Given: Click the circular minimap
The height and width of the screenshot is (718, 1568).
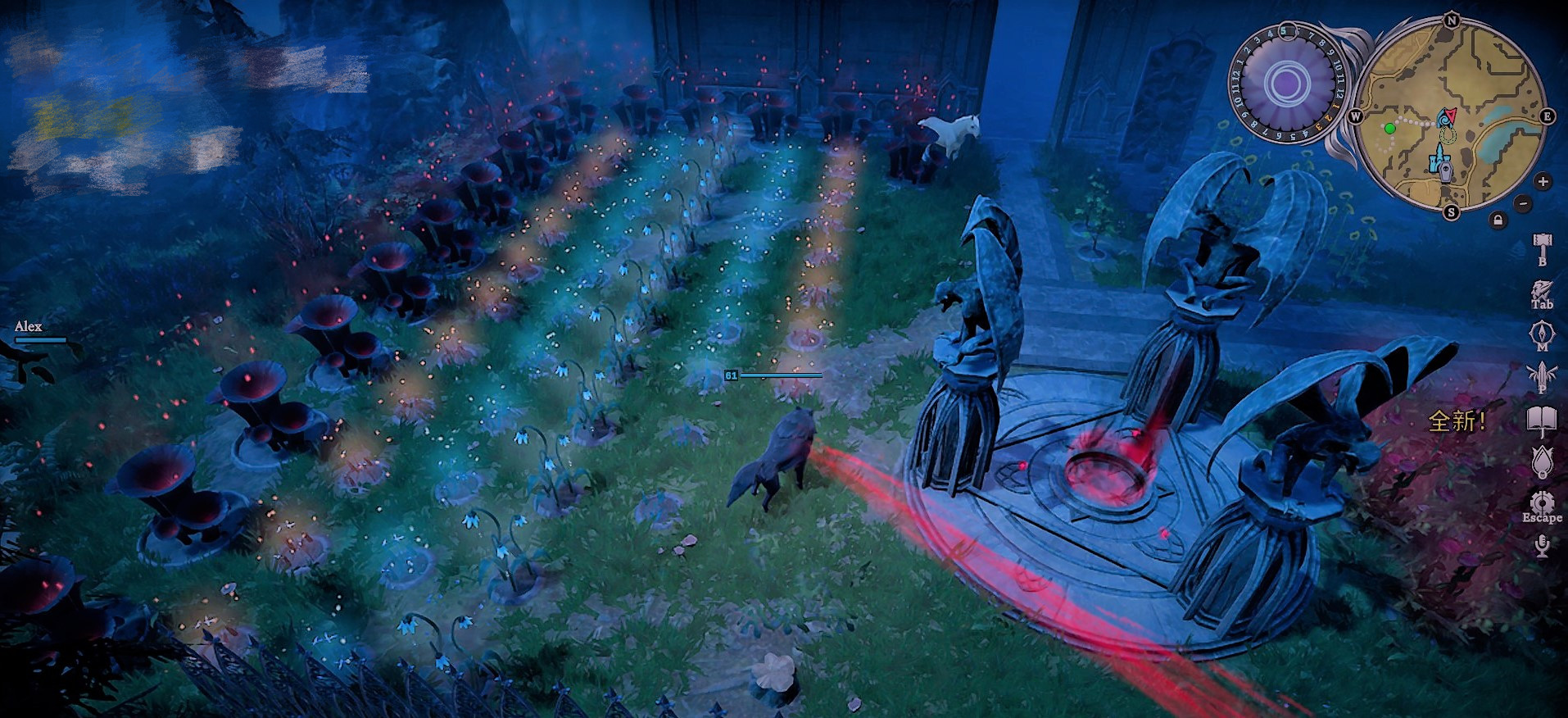Looking at the screenshot, I should pos(1451,116).
